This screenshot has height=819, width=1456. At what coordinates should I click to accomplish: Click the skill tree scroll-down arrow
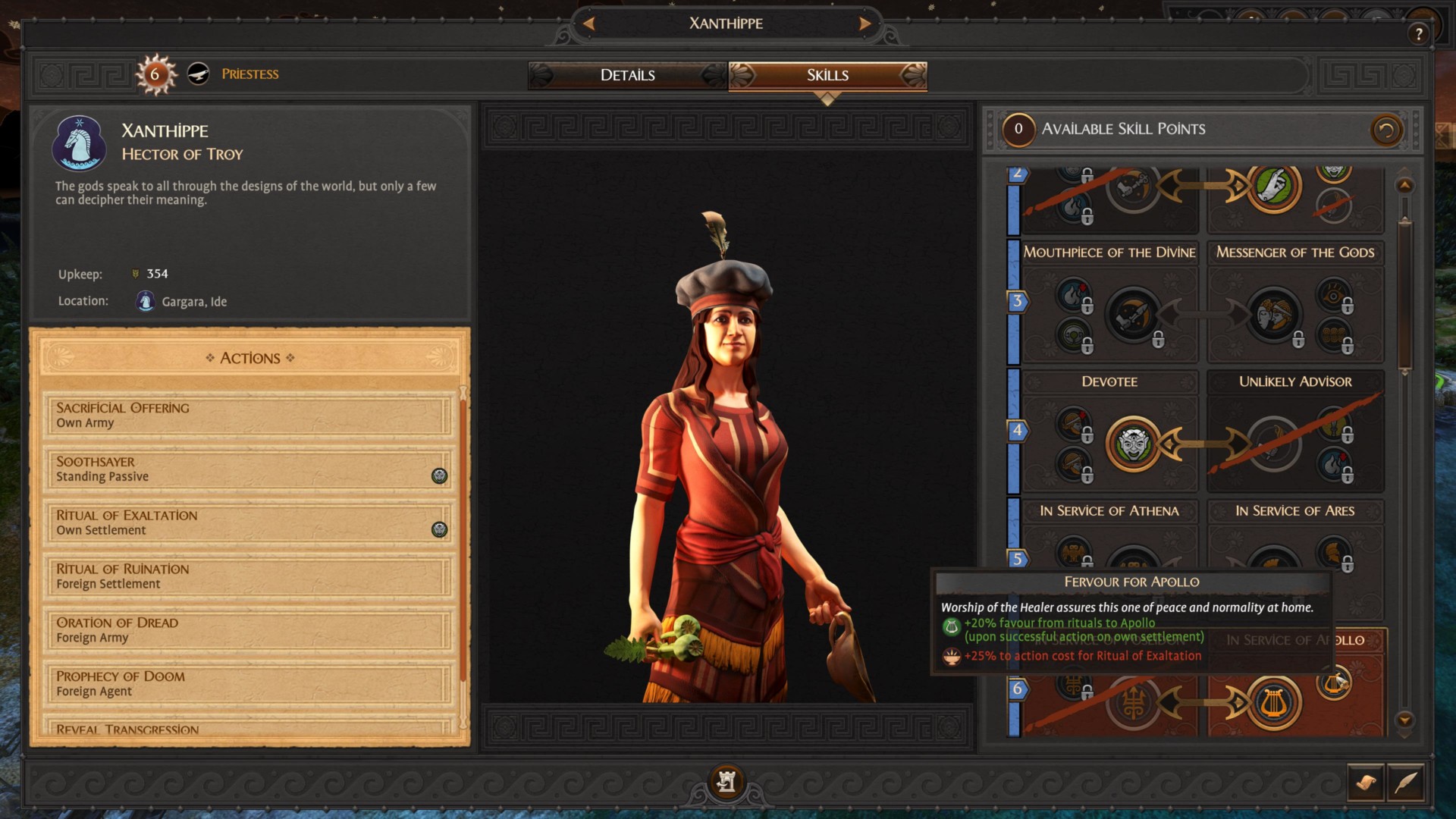(1404, 720)
